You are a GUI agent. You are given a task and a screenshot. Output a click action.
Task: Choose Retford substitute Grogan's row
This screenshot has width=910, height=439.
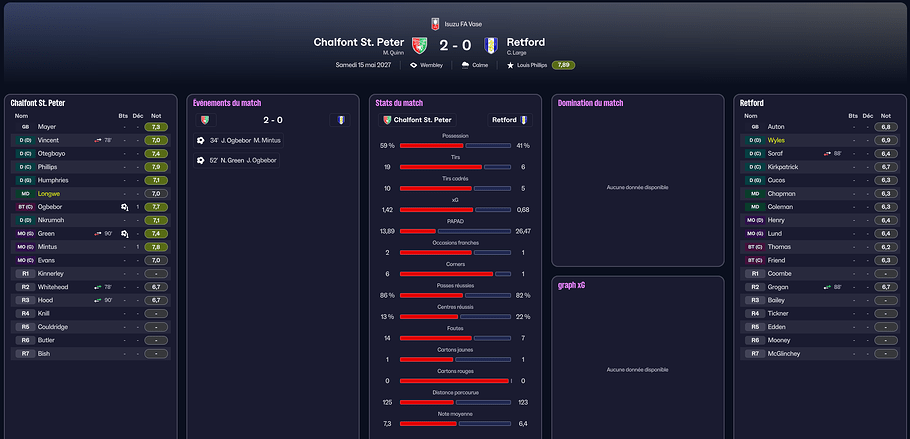pos(778,287)
